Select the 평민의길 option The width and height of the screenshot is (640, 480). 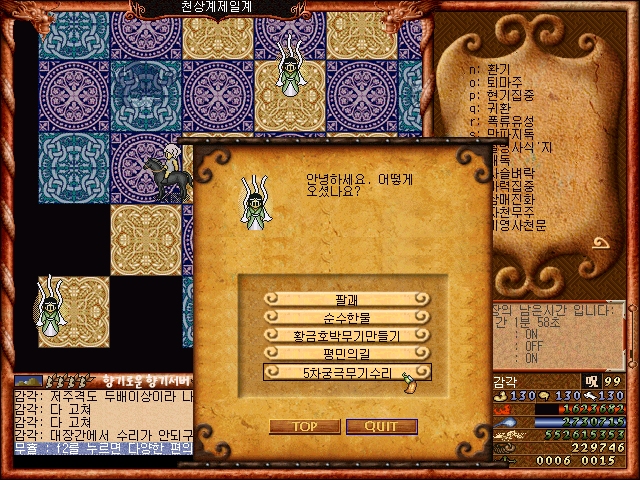pos(347,353)
